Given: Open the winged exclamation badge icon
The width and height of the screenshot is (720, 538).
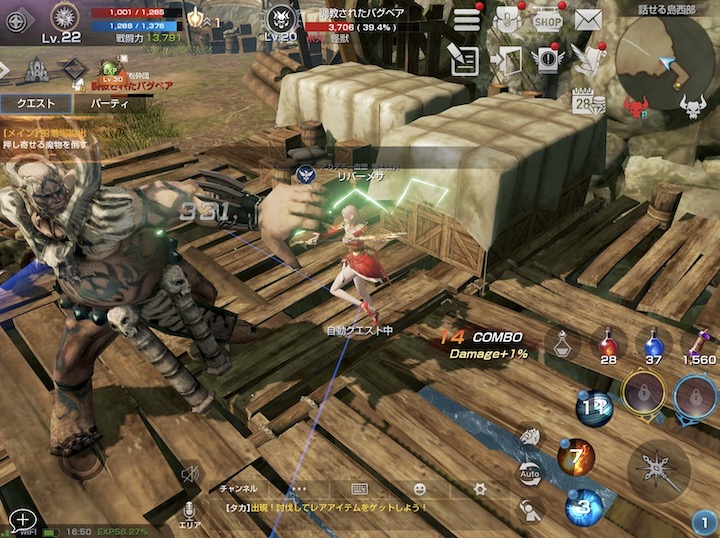Looking at the screenshot, I should (548, 59).
